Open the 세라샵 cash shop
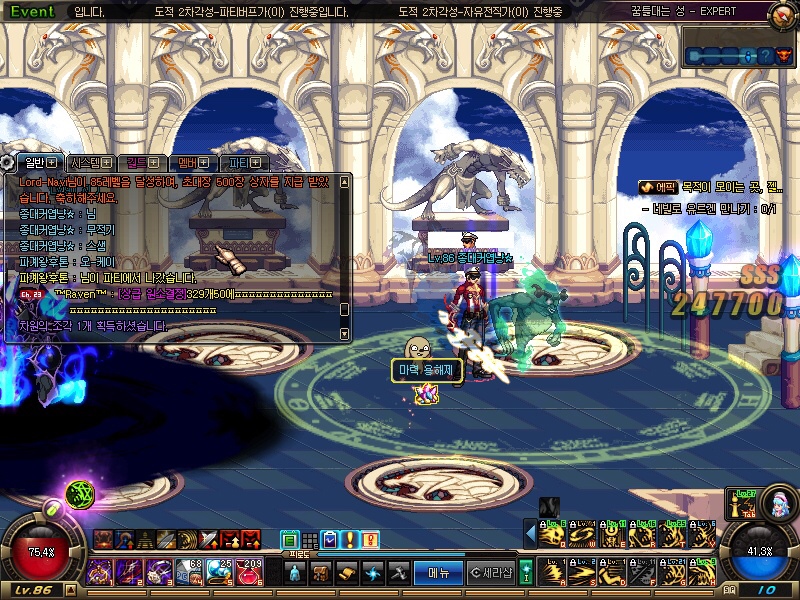Viewport: 800px width, 600px height. pos(491,573)
